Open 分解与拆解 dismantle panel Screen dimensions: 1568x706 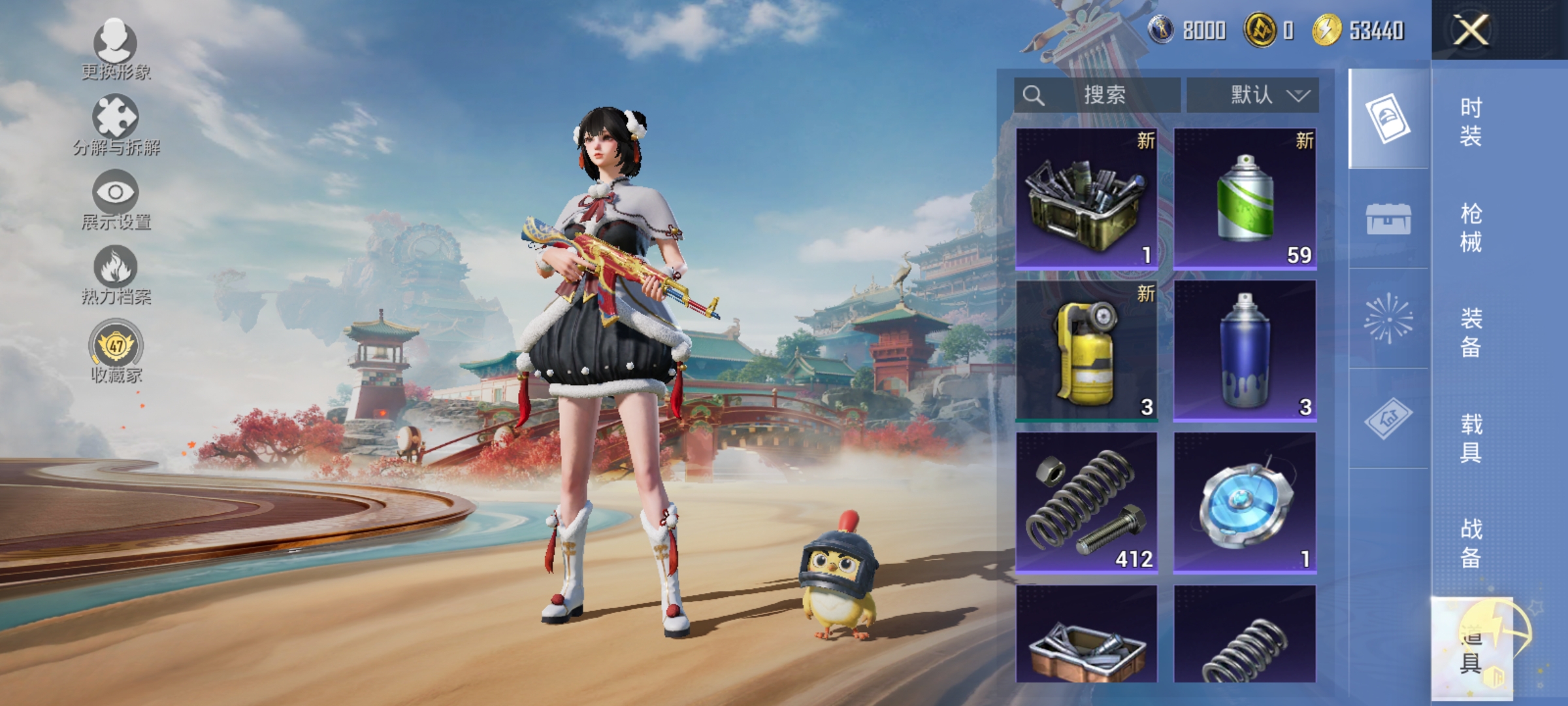[x=114, y=120]
